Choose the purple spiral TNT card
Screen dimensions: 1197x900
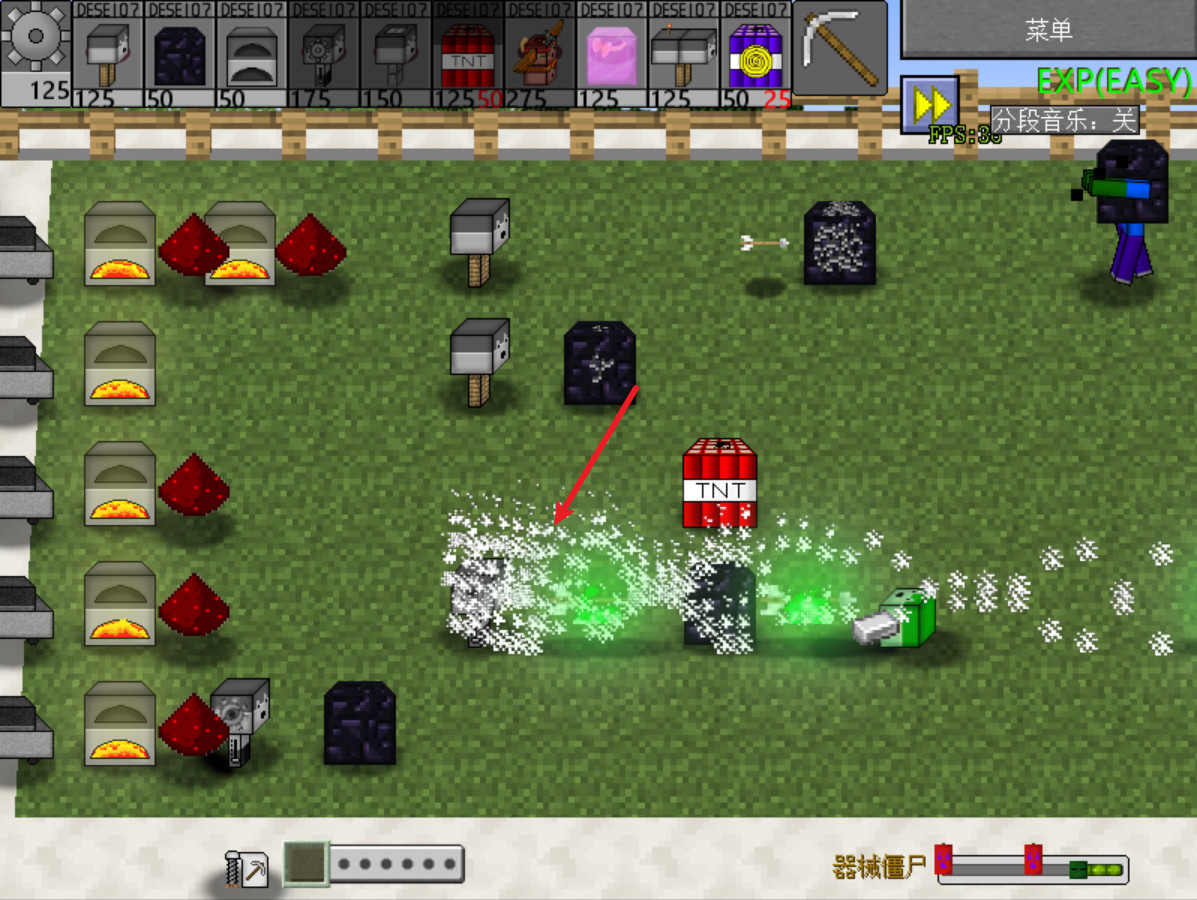click(x=756, y=54)
